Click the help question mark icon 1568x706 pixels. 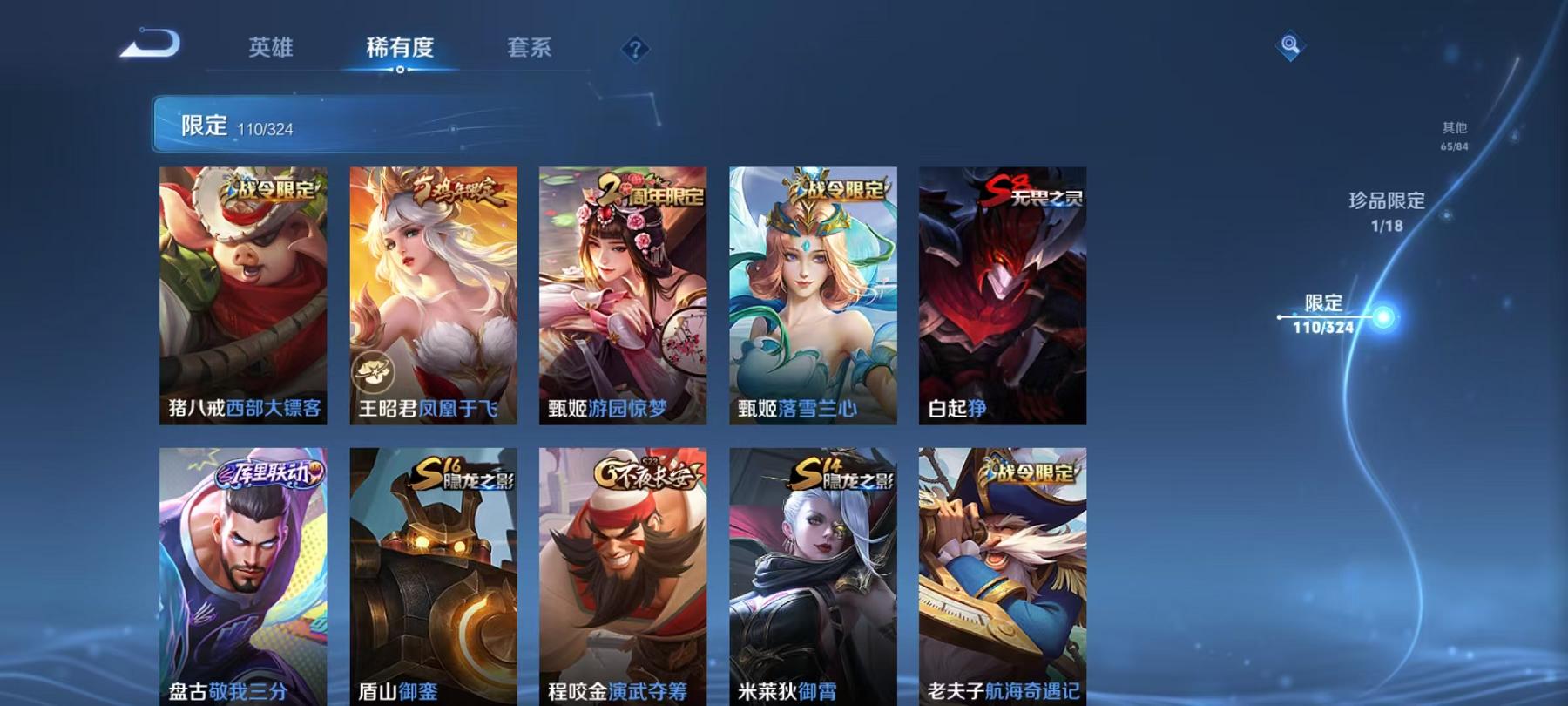coord(637,50)
